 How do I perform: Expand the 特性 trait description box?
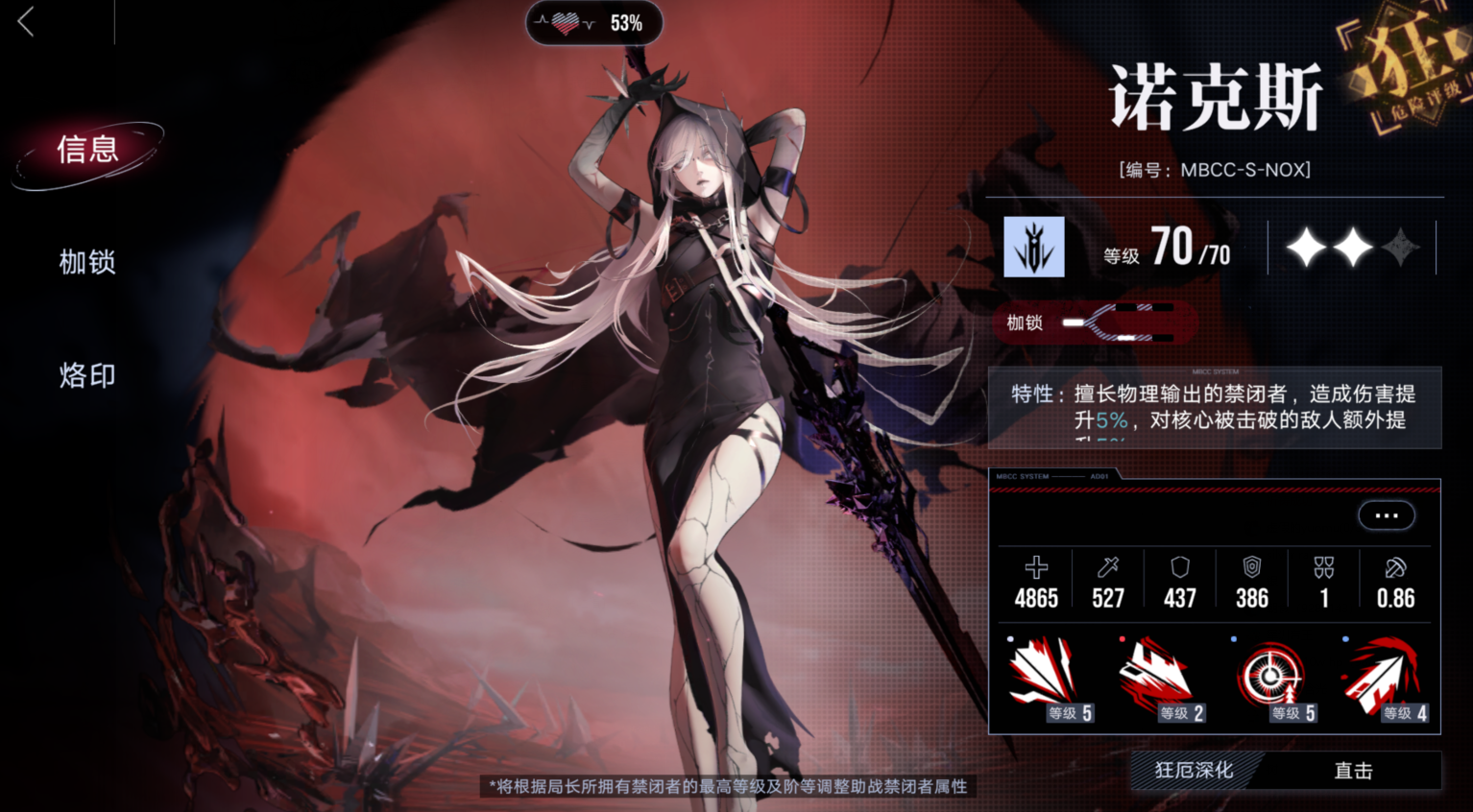coord(1215,408)
